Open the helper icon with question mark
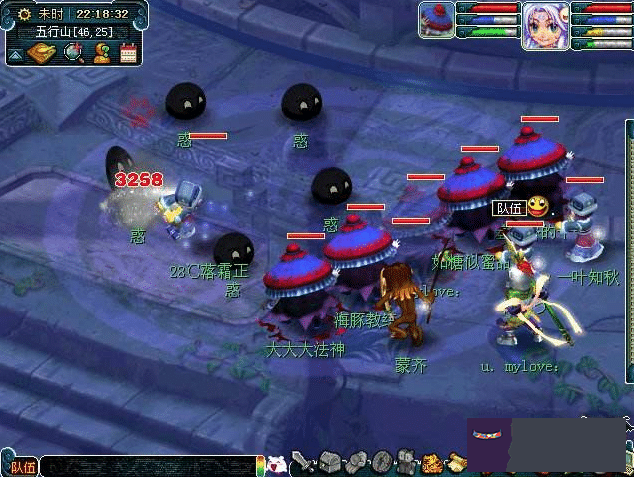Viewport: 634px width, 477px height. pos(101,52)
